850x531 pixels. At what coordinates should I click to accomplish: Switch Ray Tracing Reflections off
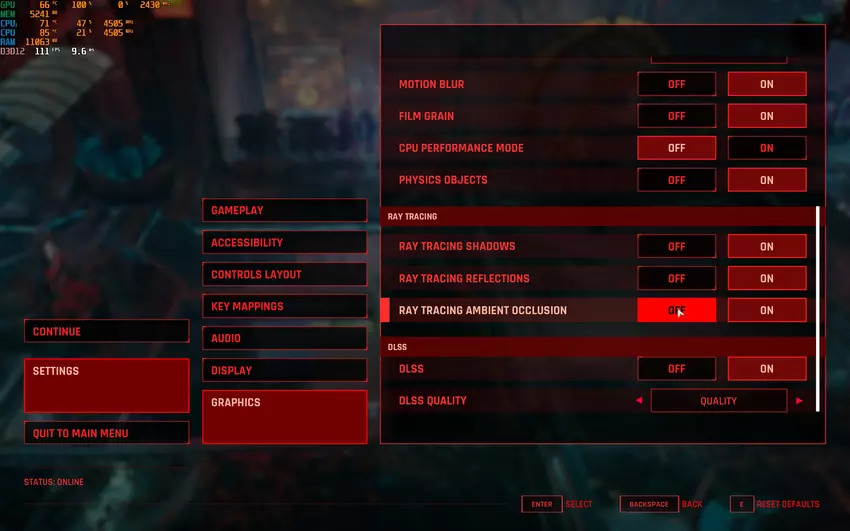pyautogui.click(x=677, y=278)
